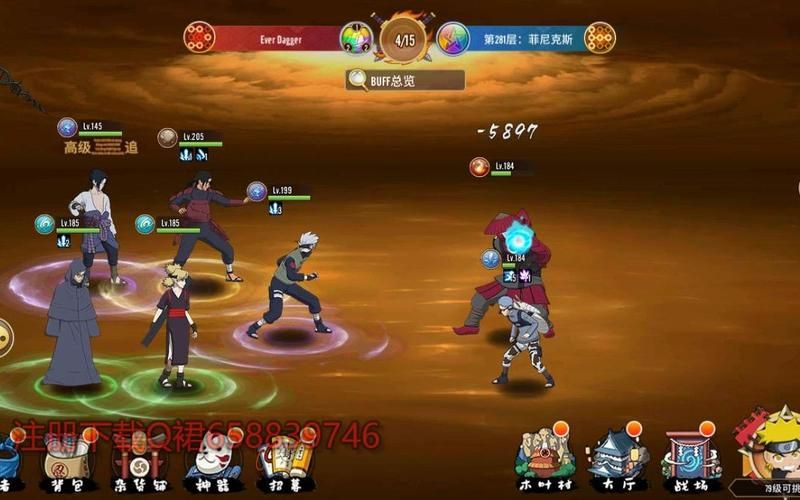The image size is (800, 500).
Task: Open the 背包 backpack
Action: (64, 460)
